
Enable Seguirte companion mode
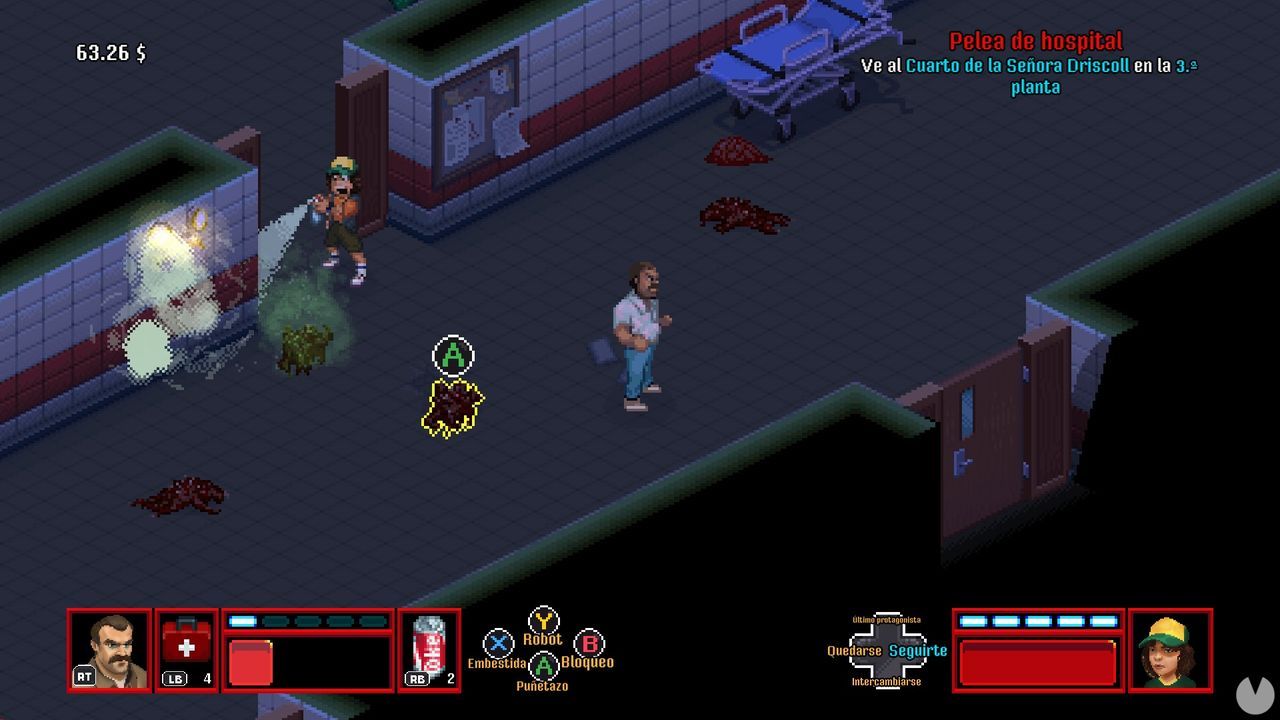[x=918, y=649]
